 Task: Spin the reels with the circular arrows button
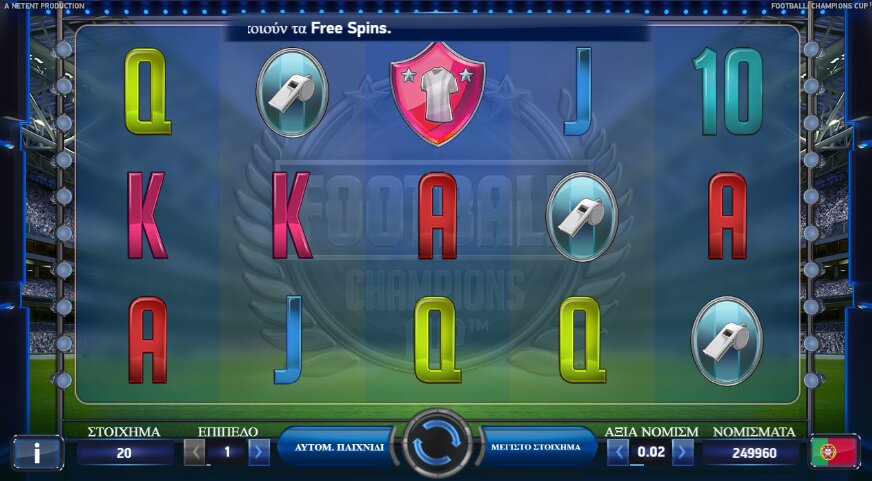(436, 444)
